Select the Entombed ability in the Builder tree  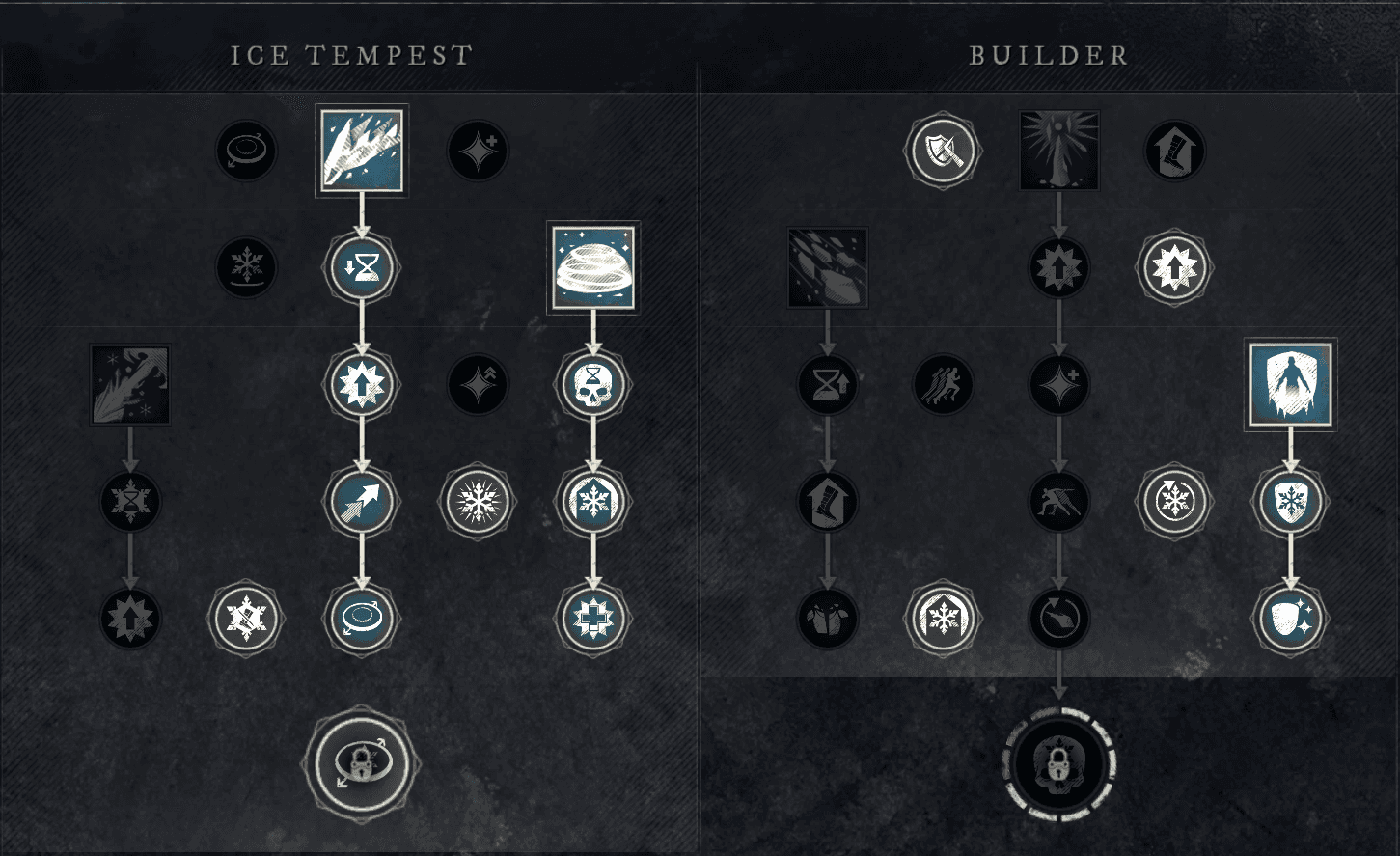(x=1290, y=384)
